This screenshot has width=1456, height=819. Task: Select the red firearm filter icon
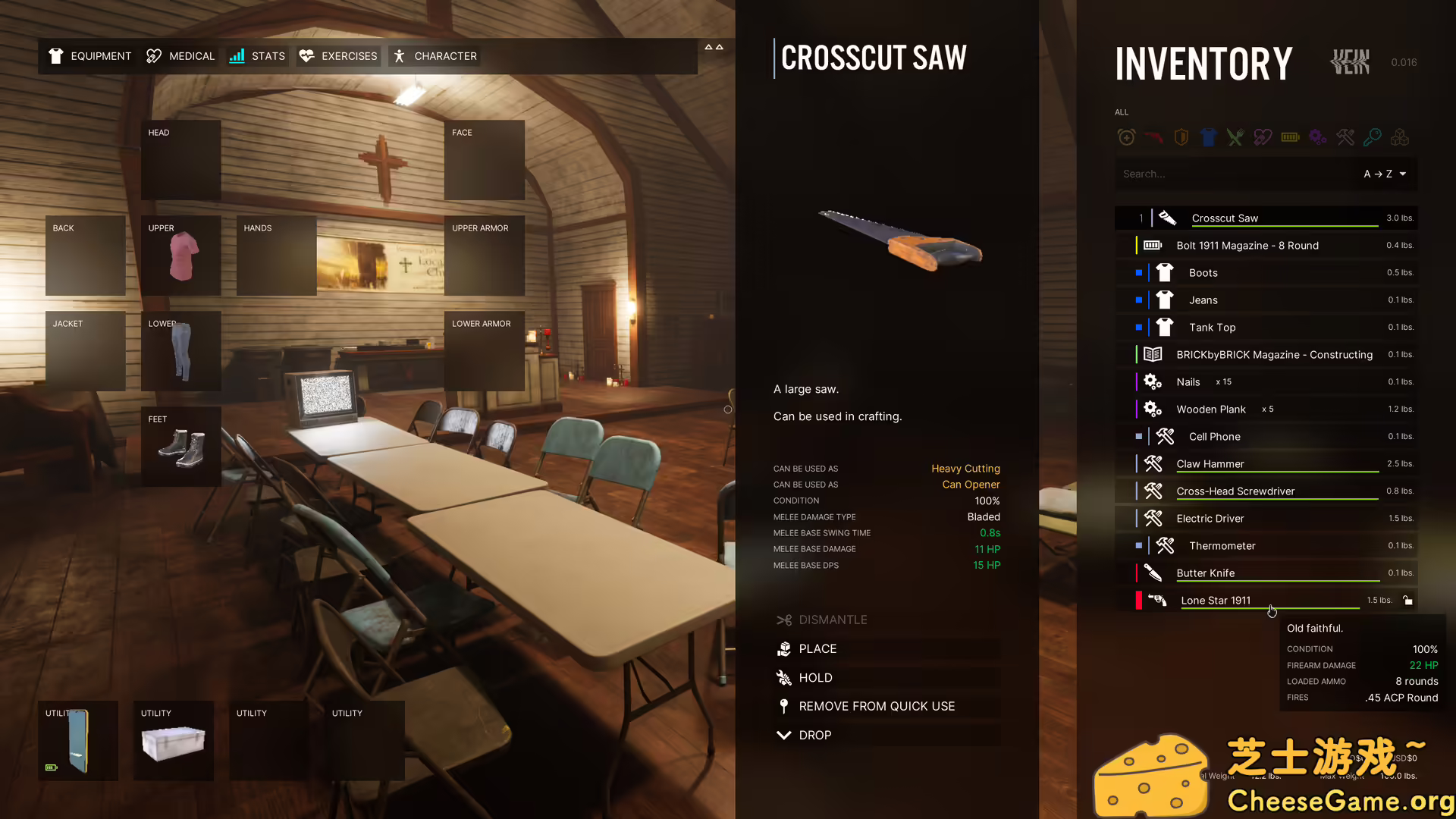pos(1153,137)
